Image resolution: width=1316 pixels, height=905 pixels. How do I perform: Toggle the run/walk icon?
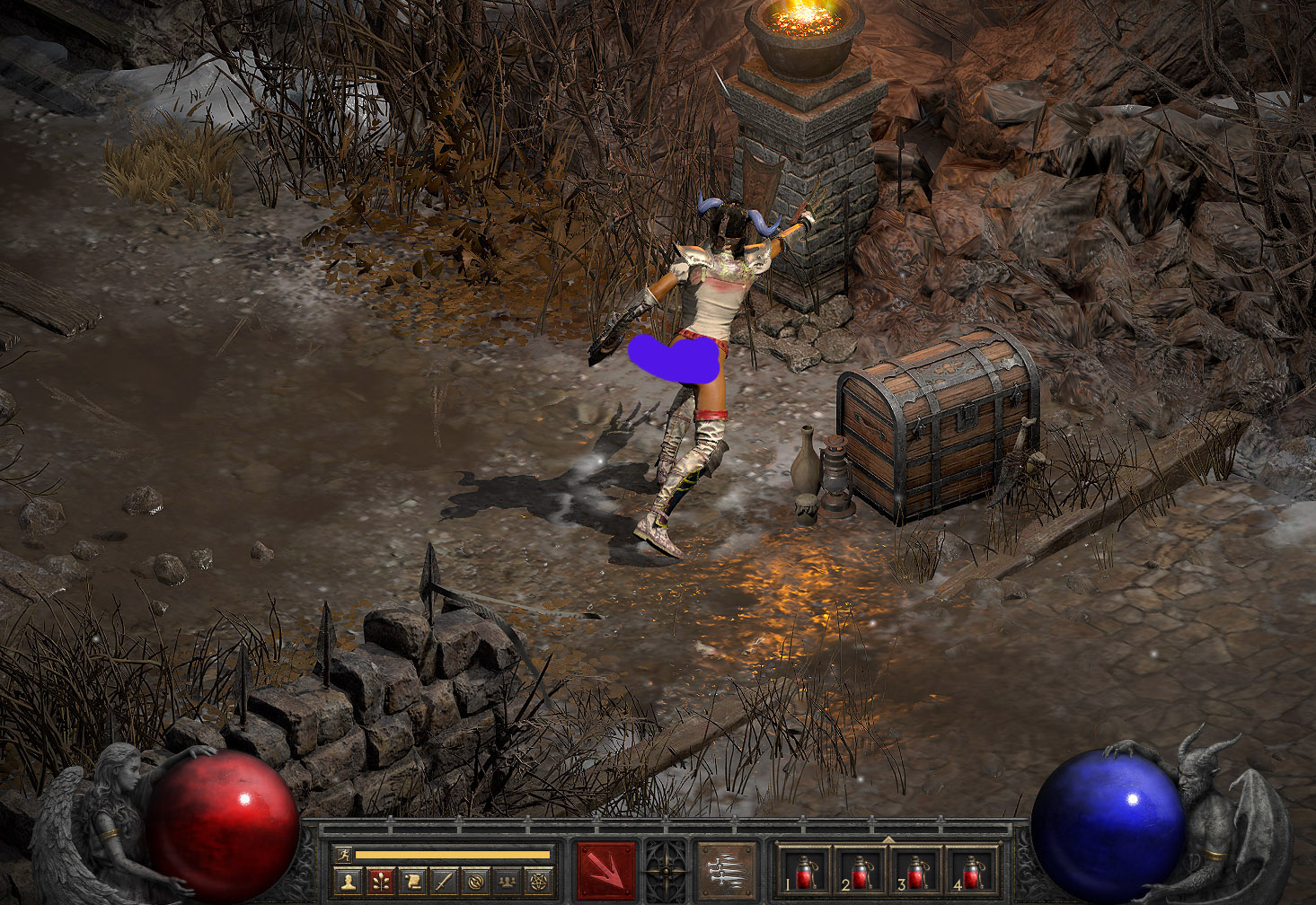click(x=342, y=854)
